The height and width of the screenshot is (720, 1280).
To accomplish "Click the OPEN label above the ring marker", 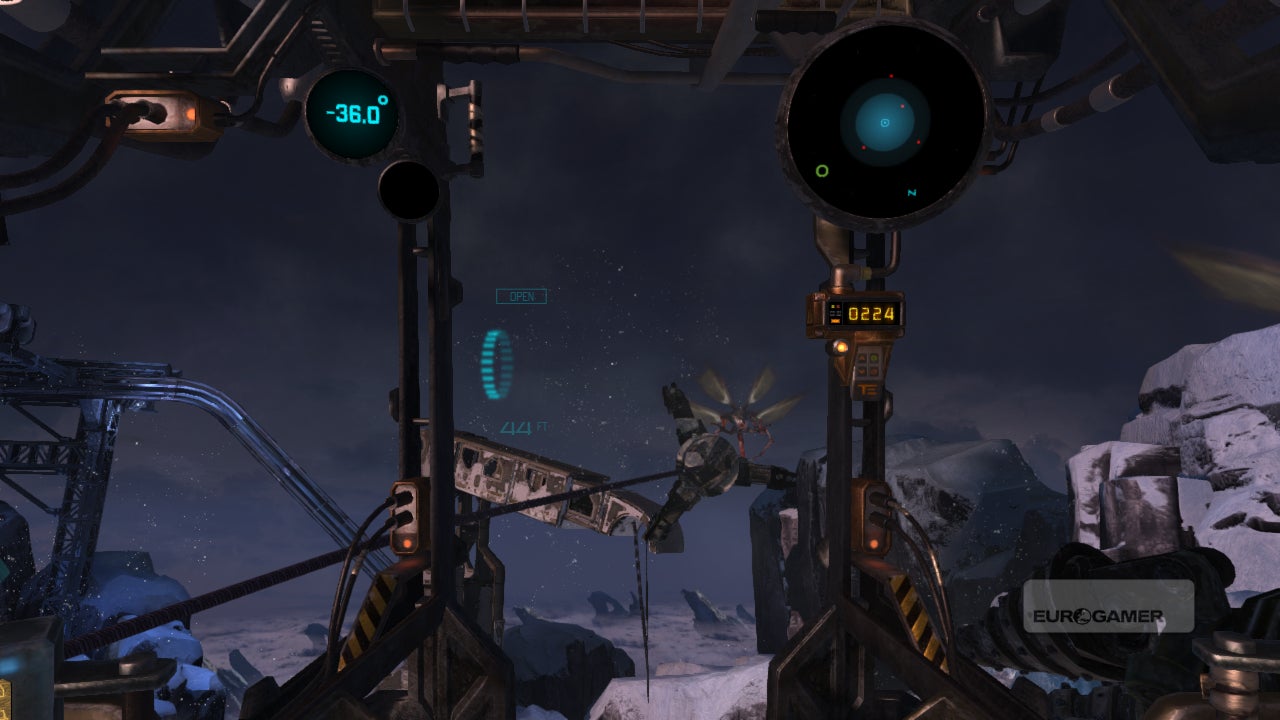I will pos(520,297).
